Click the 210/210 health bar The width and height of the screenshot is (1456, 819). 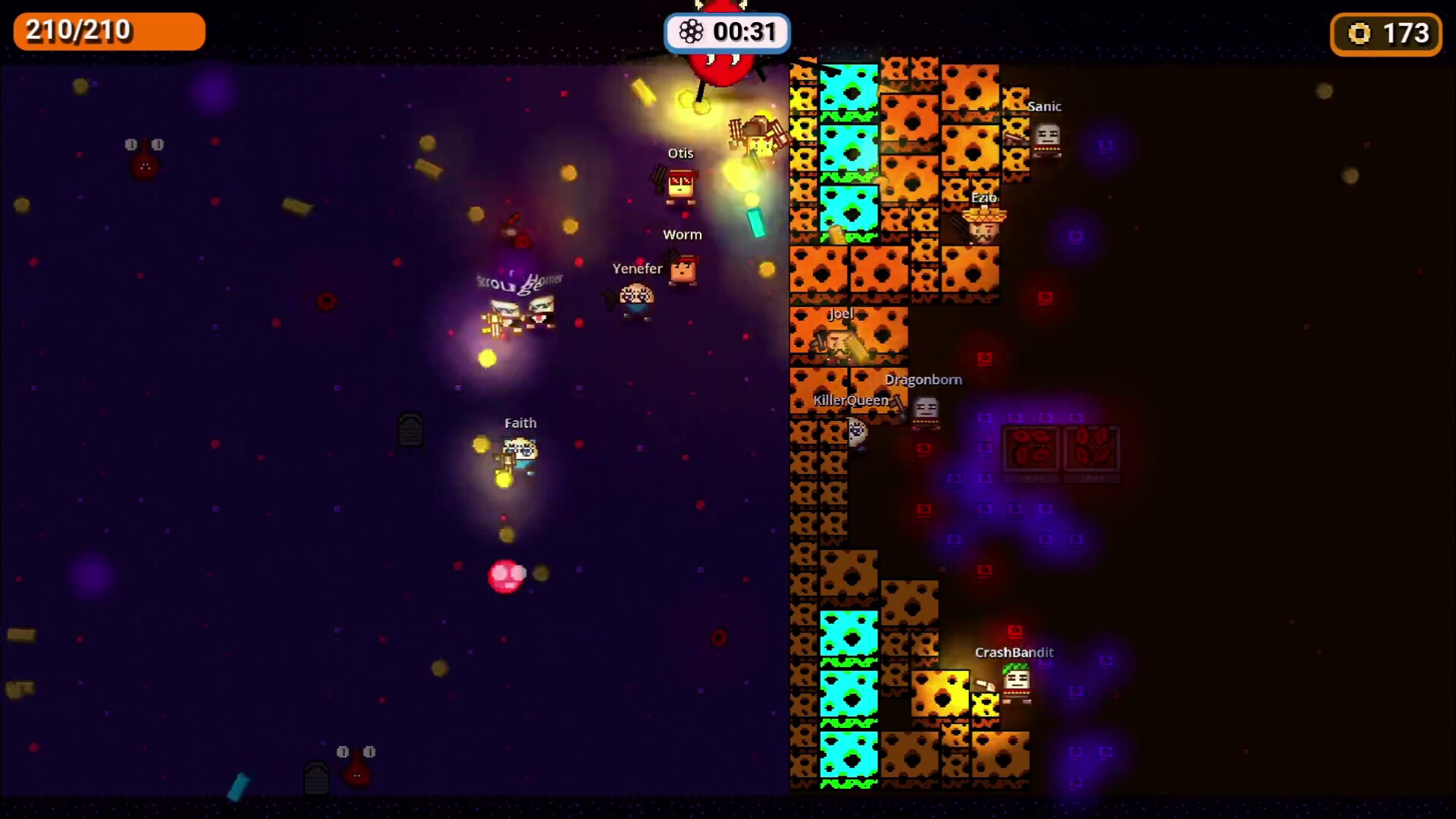pyautogui.click(x=108, y=31)
